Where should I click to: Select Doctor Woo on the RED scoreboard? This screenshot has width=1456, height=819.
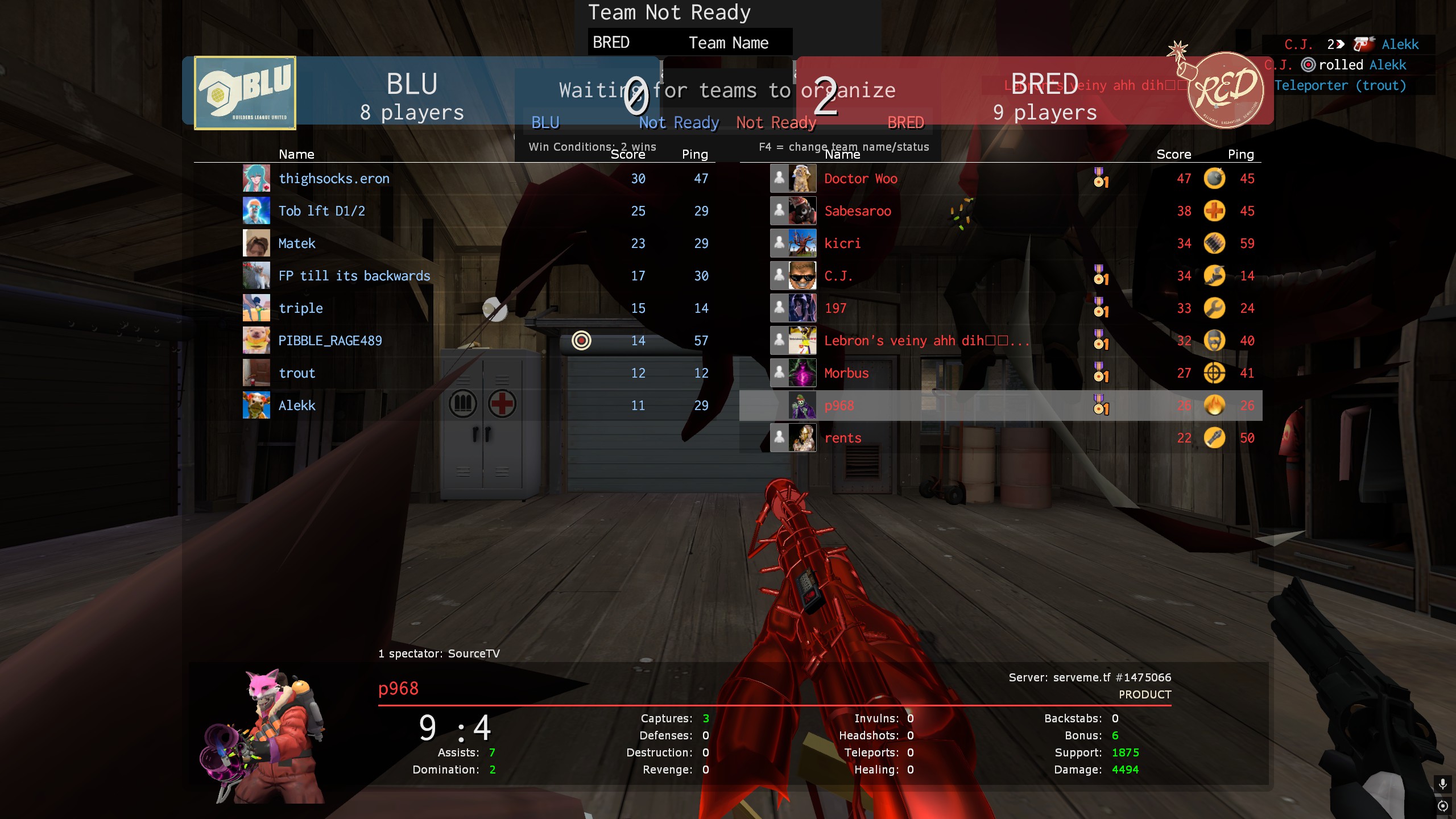[861, 179]
